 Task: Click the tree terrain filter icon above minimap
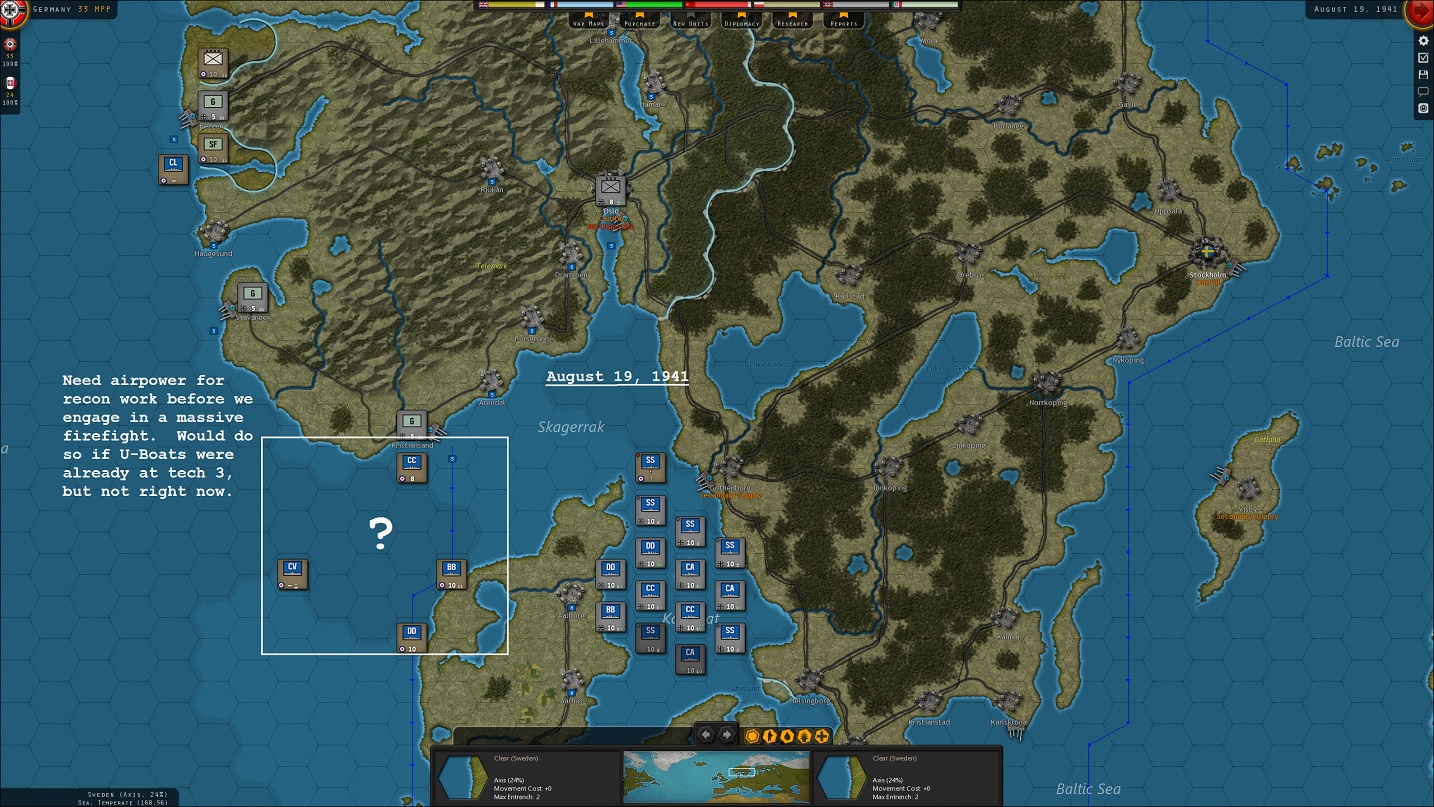[803, 736]
